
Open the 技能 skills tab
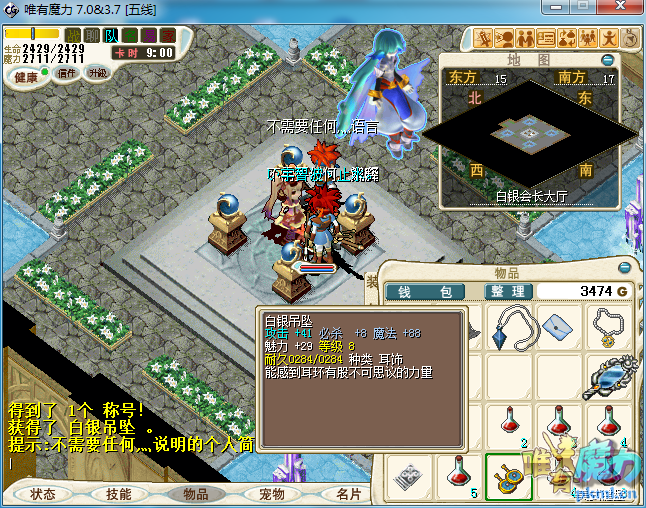[119, 494]
